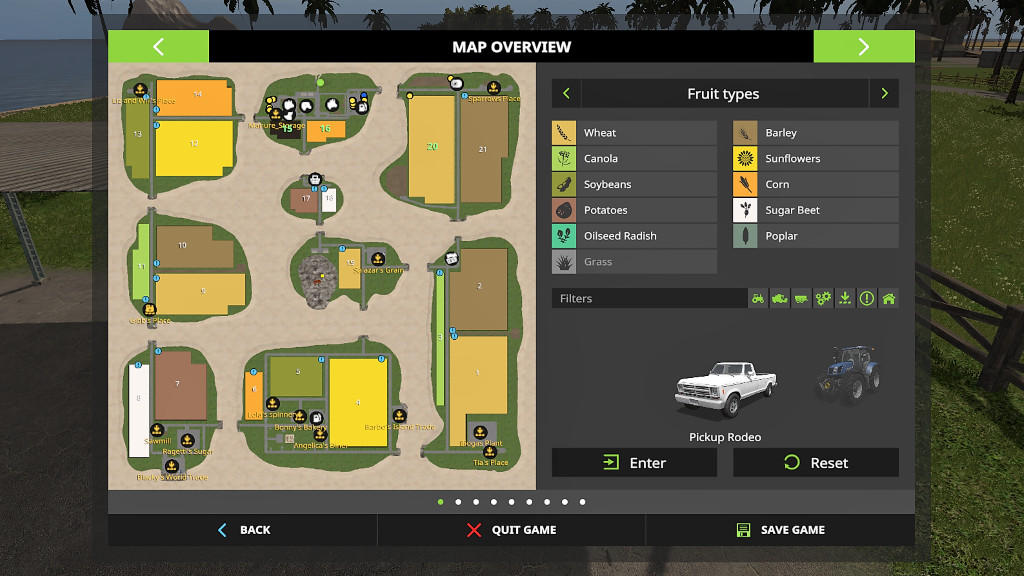Toggle the Poplar legend entry
The image size is (1024, 576).
coord(815,236)
